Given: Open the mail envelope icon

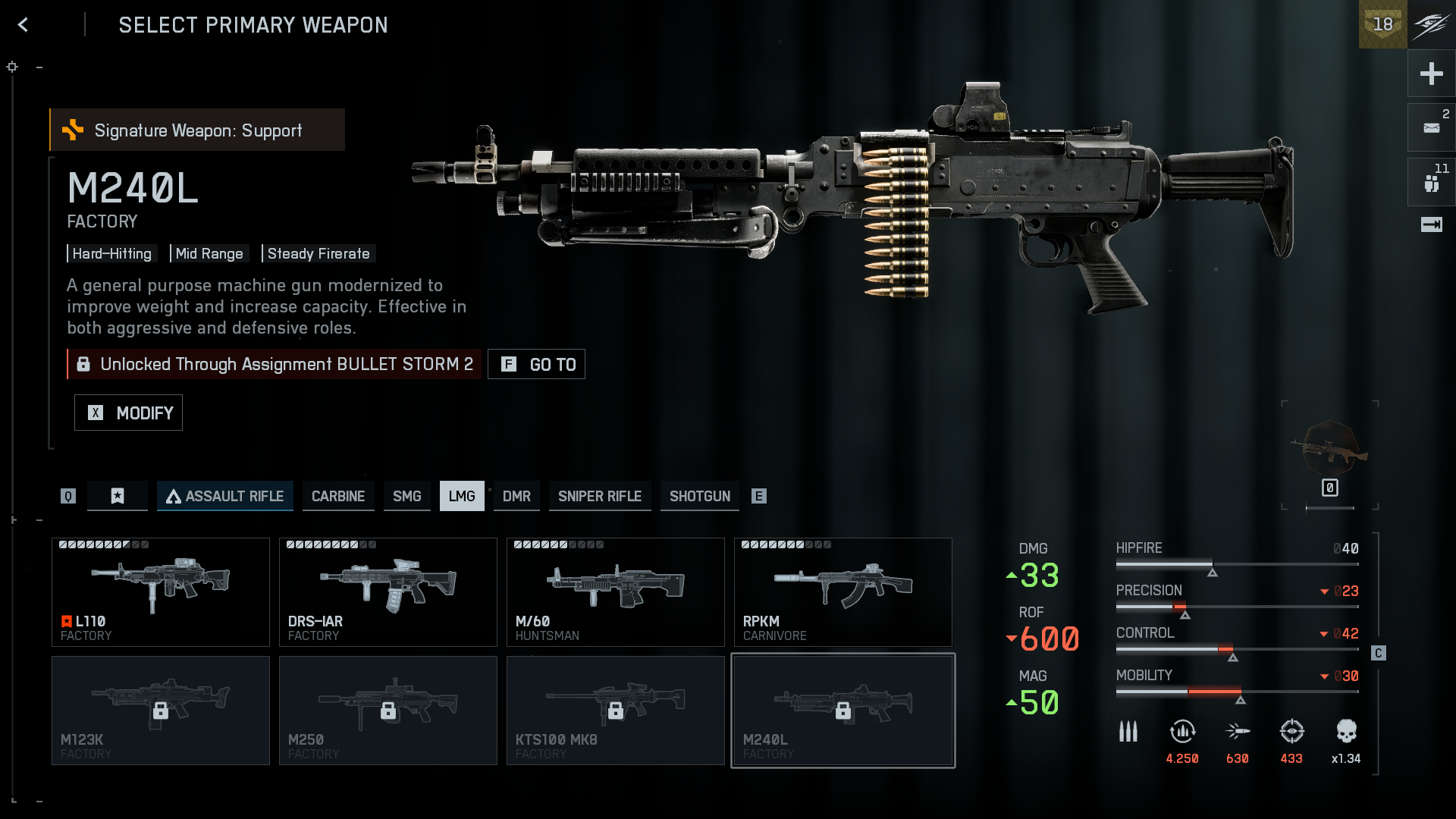Looking at the screenshot, I should point(1431,127).
